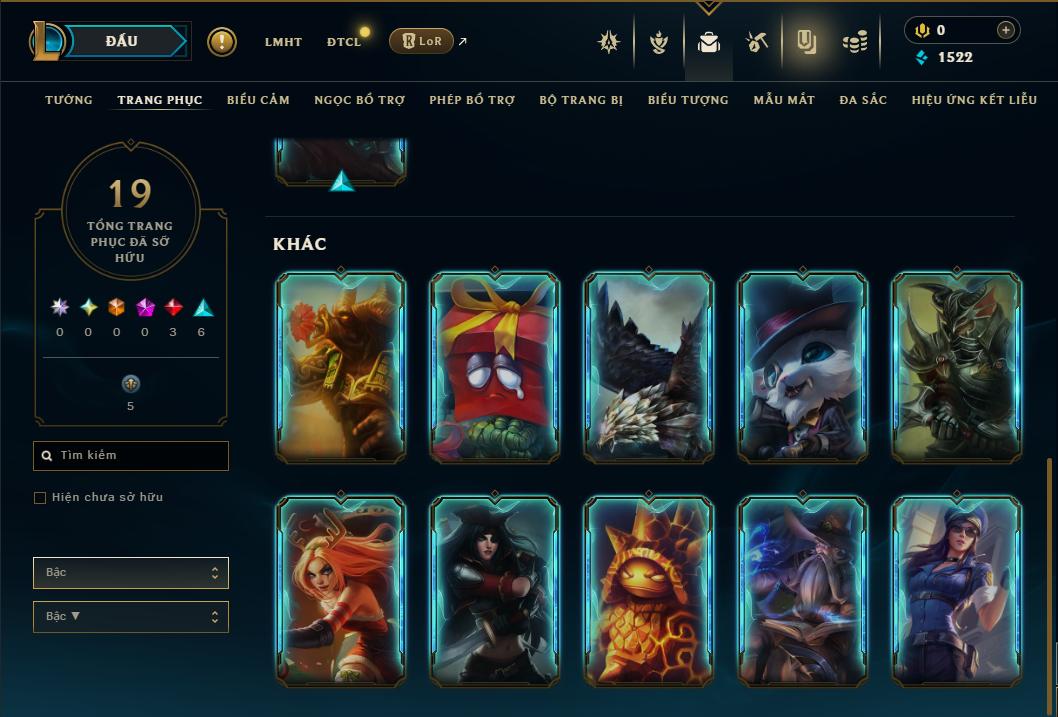Add RP with the plus button
The height and width of the screenshot is (717, 1058).
pyautogui.click(x=1005, y=30)
